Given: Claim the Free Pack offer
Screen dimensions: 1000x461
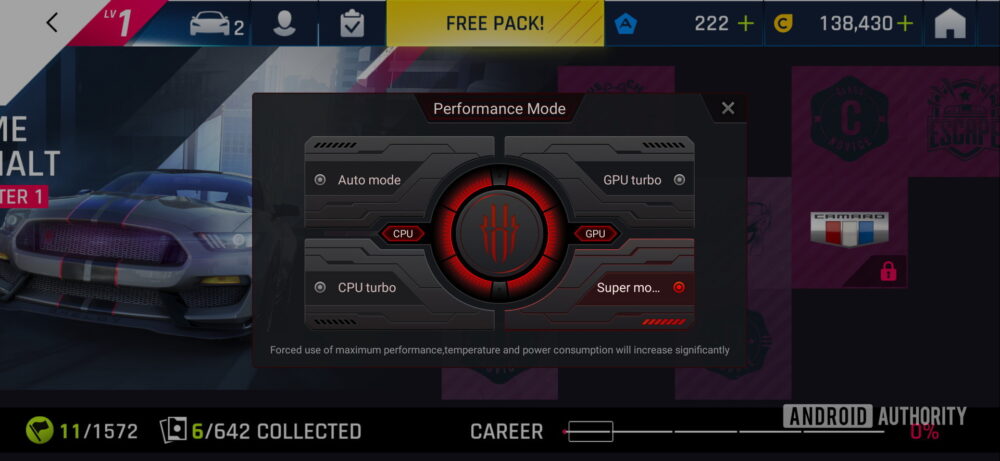Looking at the screenshot, I should point(495,24).
